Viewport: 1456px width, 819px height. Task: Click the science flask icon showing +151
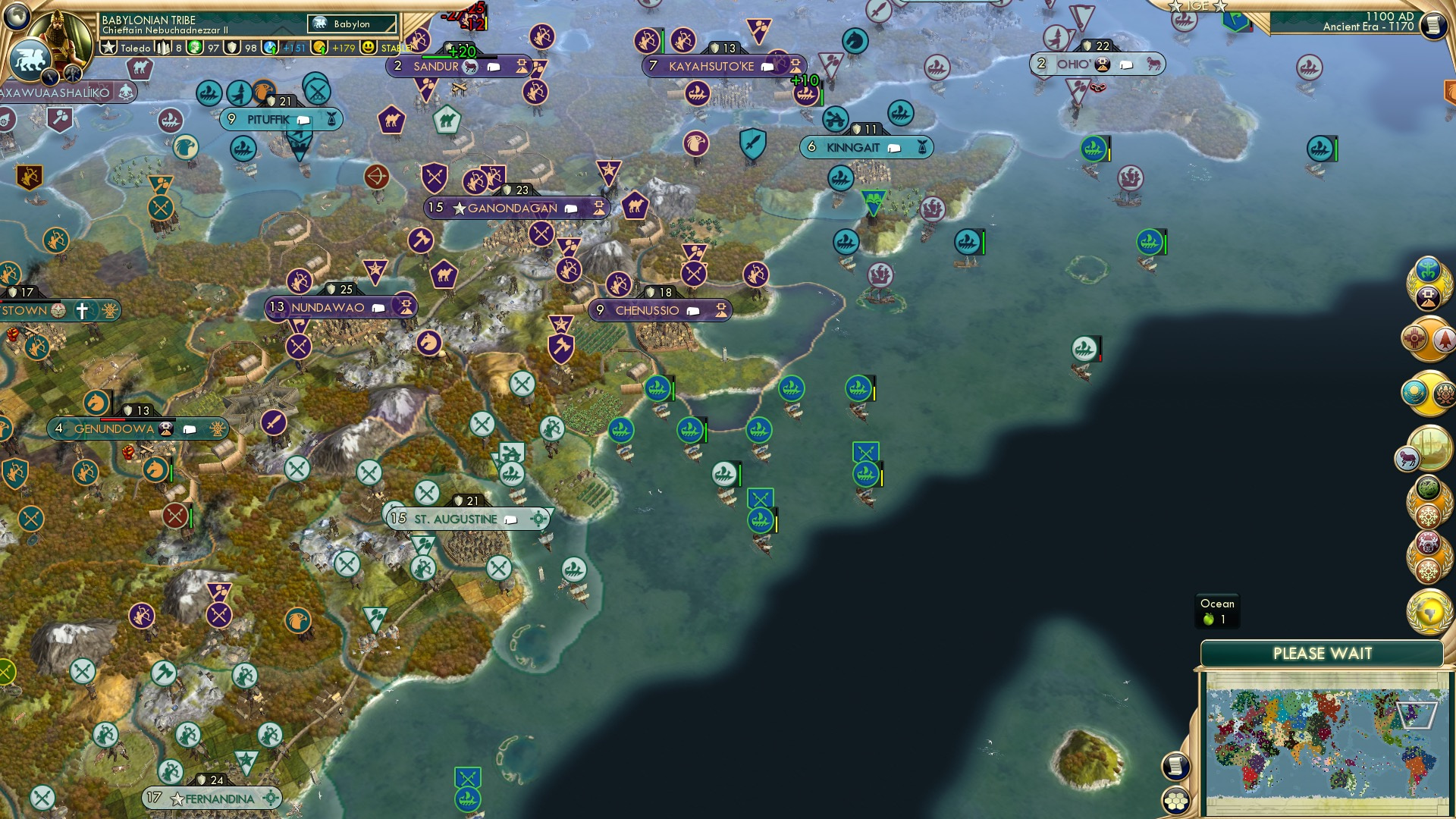[x=270, y=48]
